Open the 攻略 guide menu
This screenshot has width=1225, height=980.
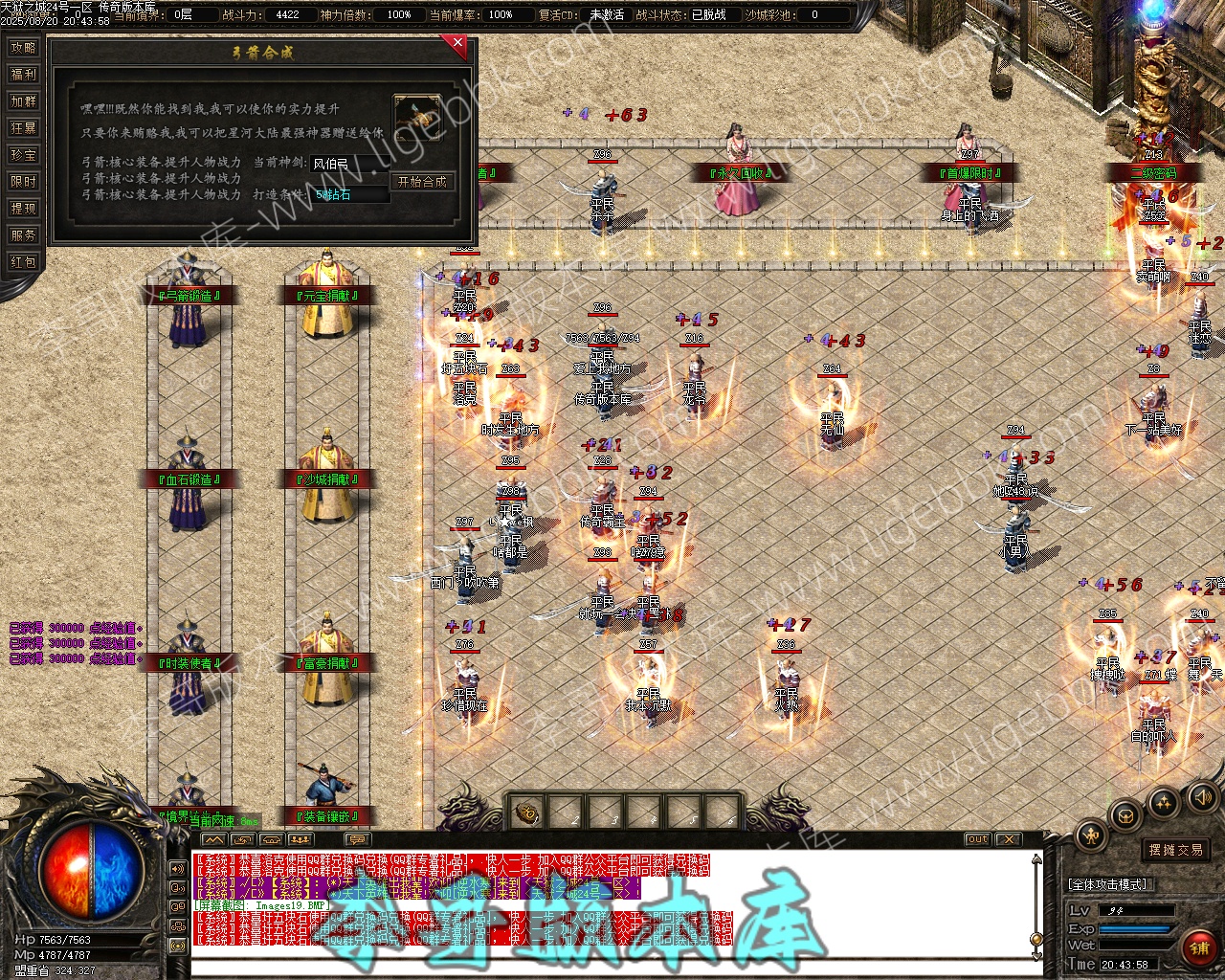23,48
